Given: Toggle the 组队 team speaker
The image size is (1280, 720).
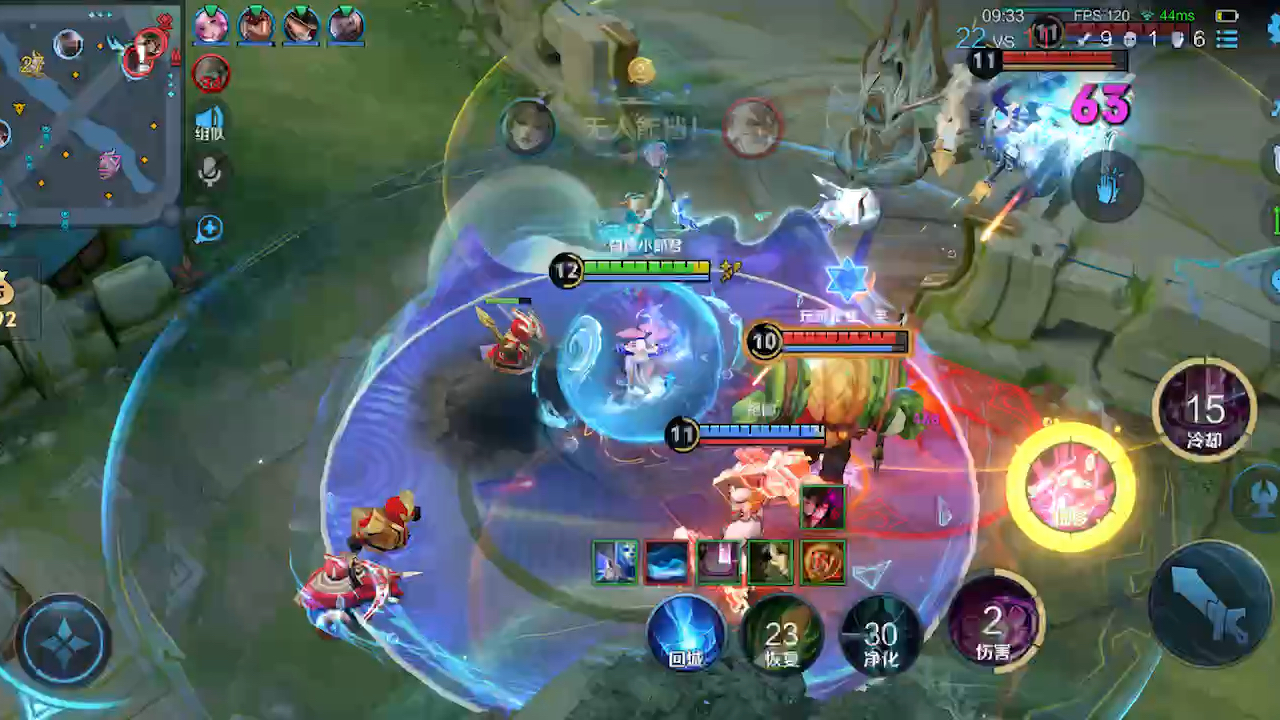Looking at the screenshot, I should click(210, 120).
